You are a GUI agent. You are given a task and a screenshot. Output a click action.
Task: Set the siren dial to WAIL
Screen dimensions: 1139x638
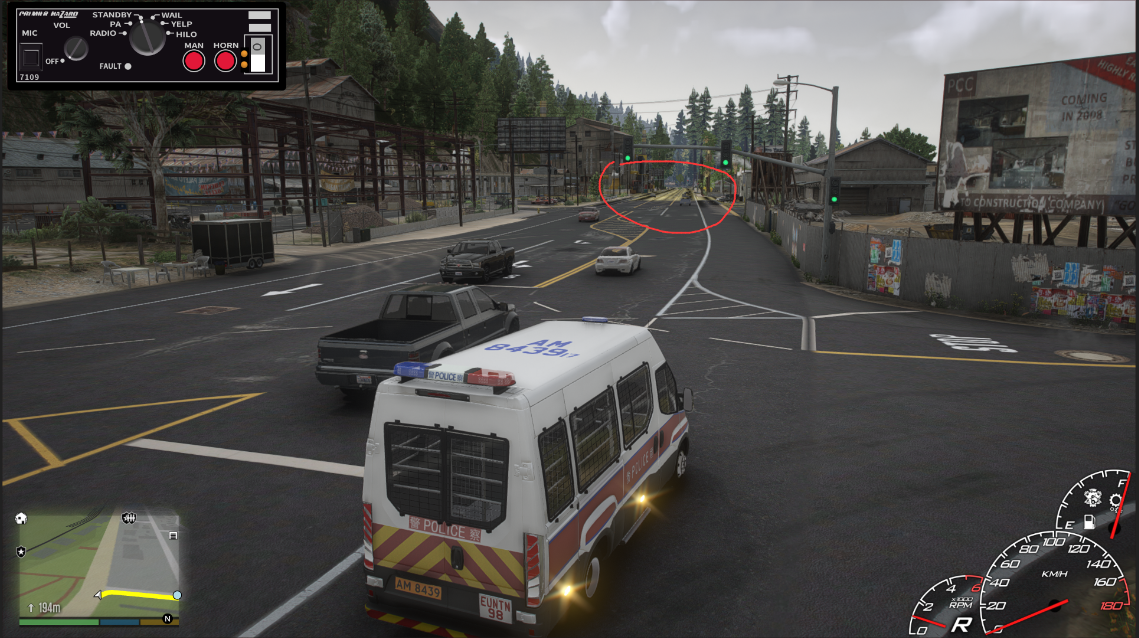tap(171, 15)
